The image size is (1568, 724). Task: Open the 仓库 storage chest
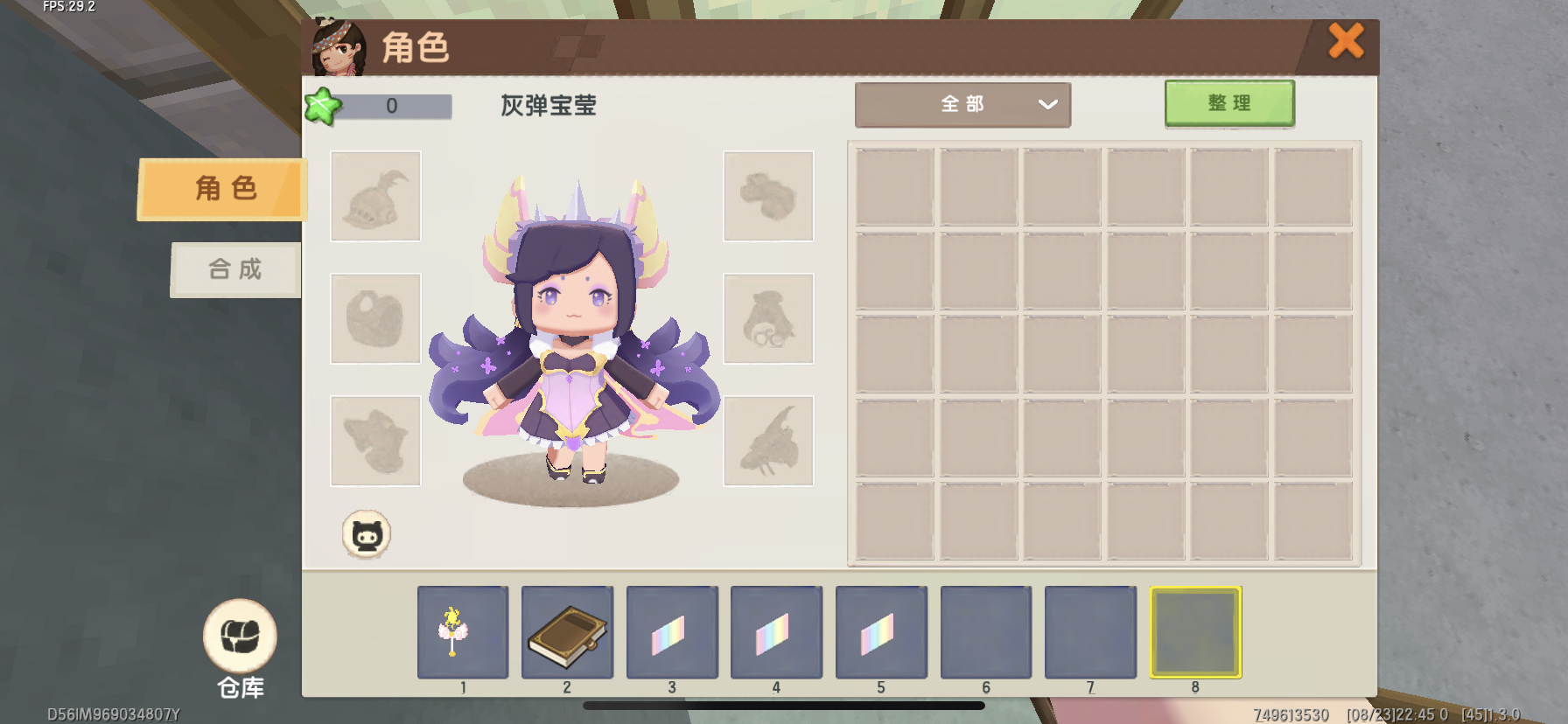(240, 637)
